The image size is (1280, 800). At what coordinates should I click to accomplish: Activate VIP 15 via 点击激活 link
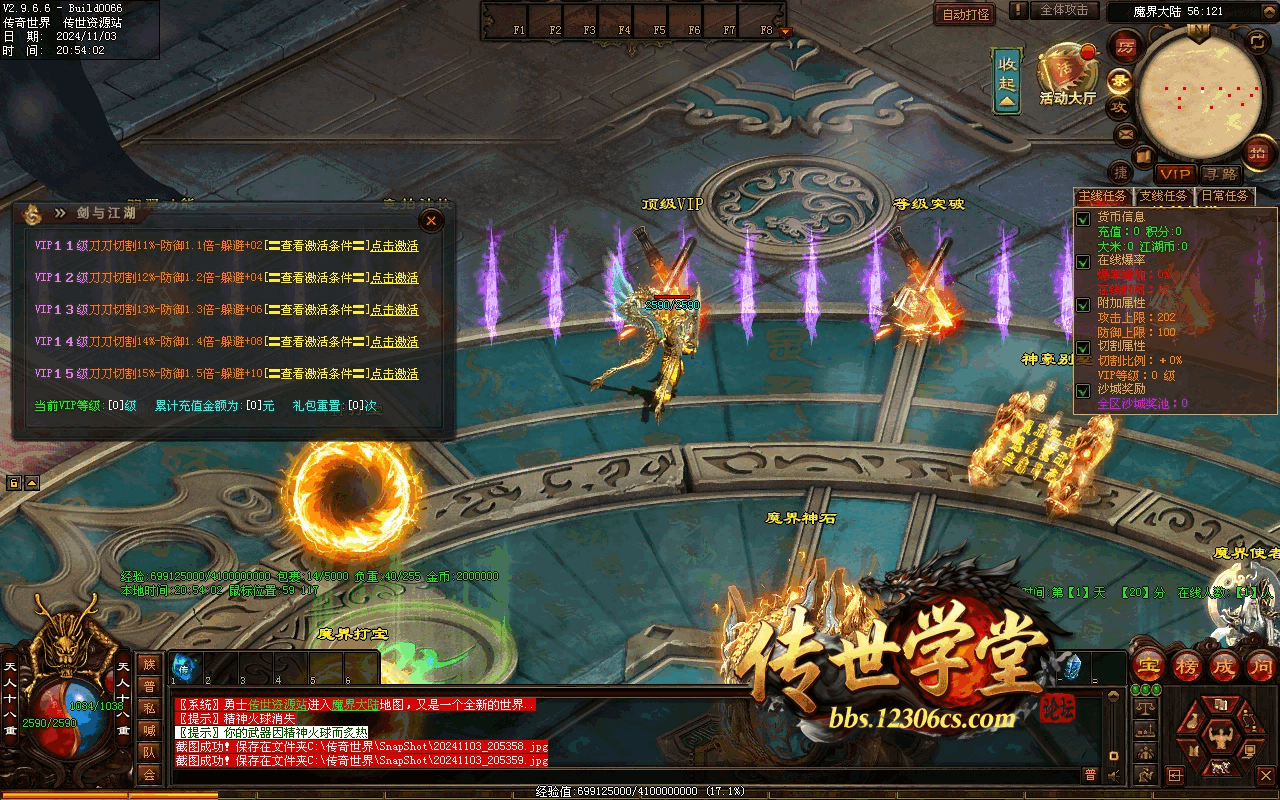click(395, 374)
